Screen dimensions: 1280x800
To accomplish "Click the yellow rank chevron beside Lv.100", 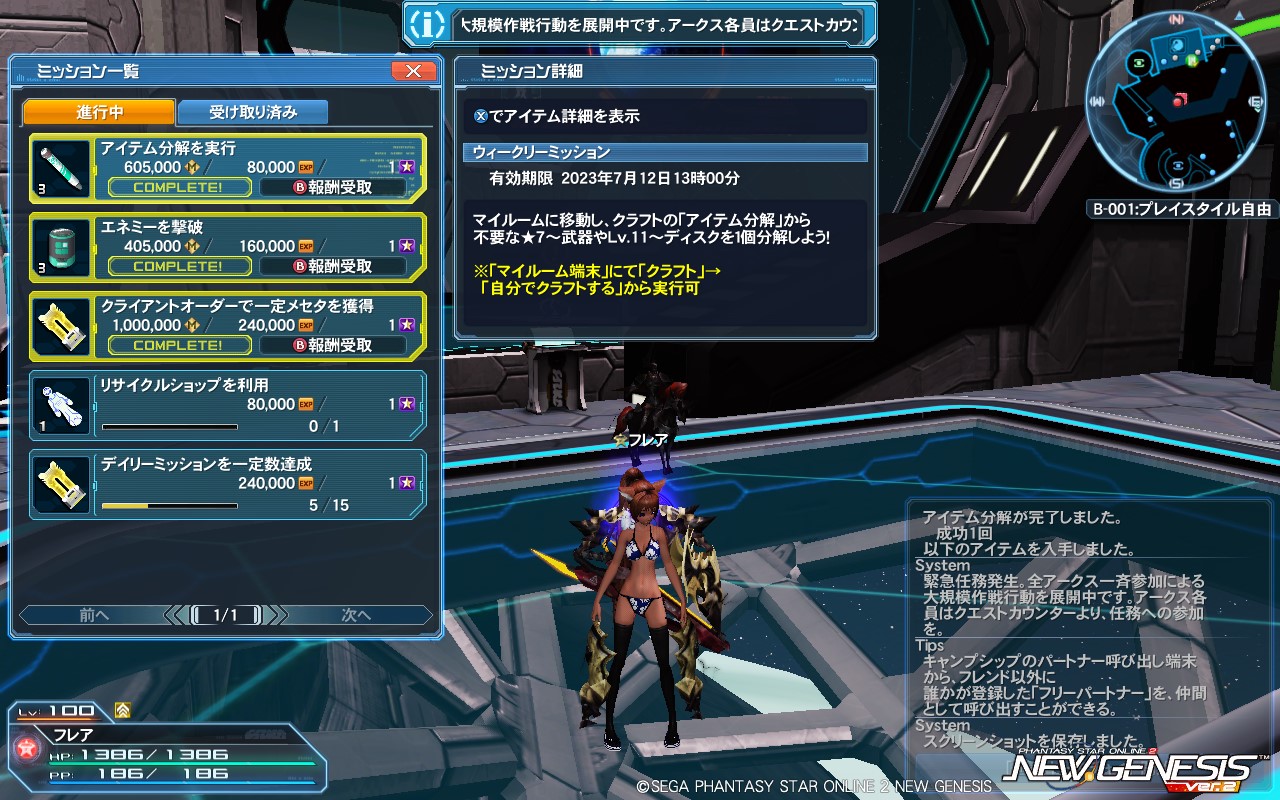I will click(x=123, y=708).
